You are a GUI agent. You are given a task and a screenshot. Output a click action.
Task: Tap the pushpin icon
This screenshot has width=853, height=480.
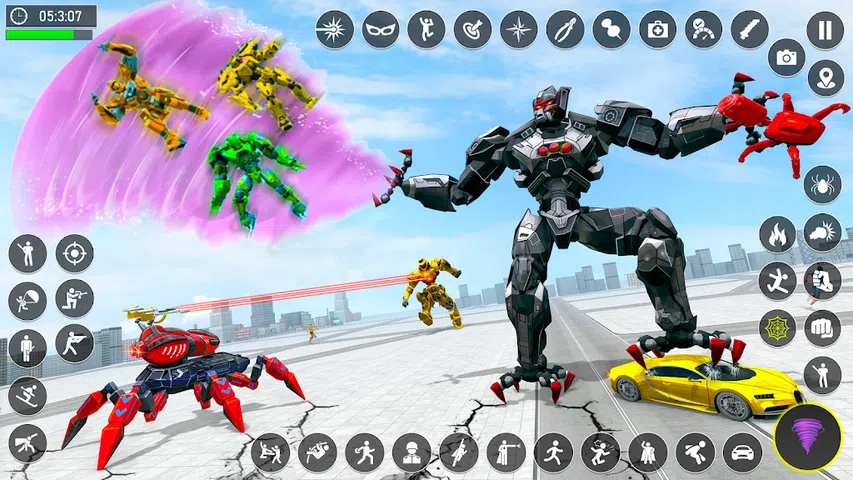(x=611, y=30)
